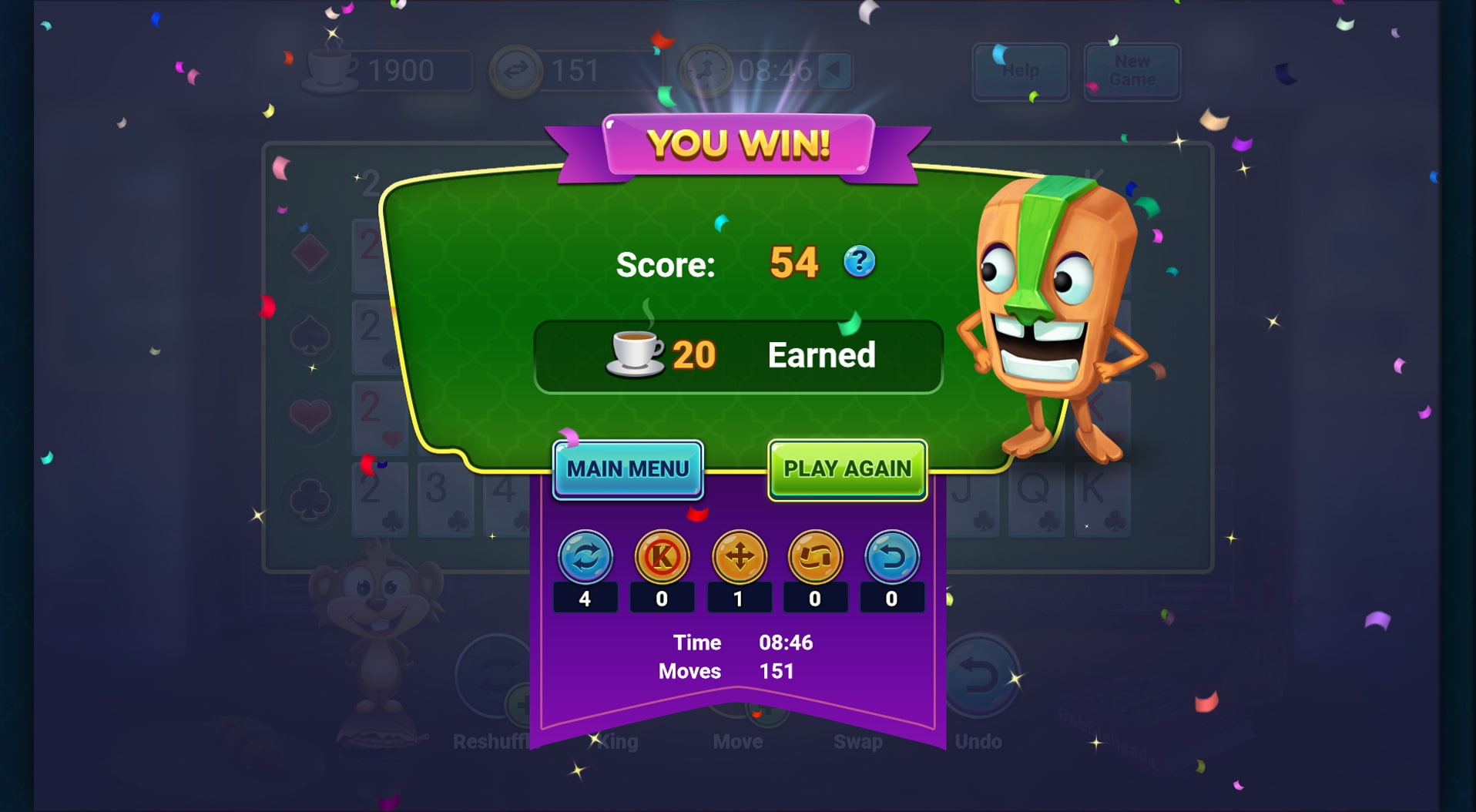The image size is (1476, 812).
Task: Click the MAIN MENU button
Action: pos(628,468)
